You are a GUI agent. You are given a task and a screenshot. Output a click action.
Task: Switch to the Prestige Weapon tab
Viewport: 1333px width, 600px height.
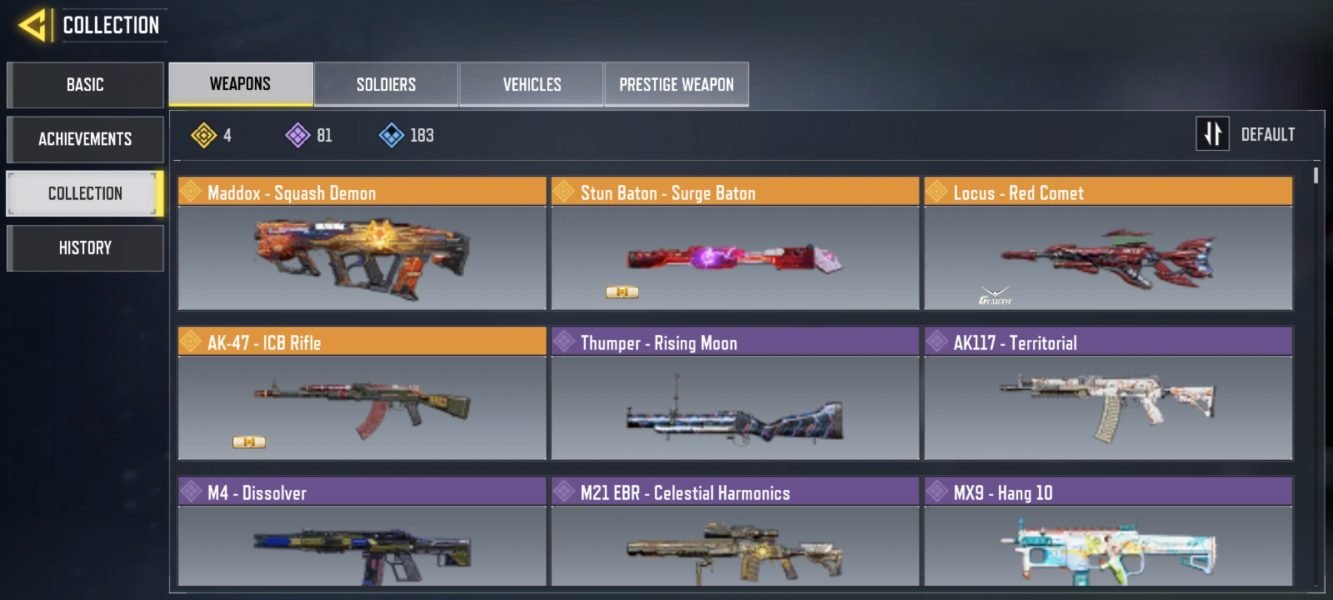click(676, 84)
